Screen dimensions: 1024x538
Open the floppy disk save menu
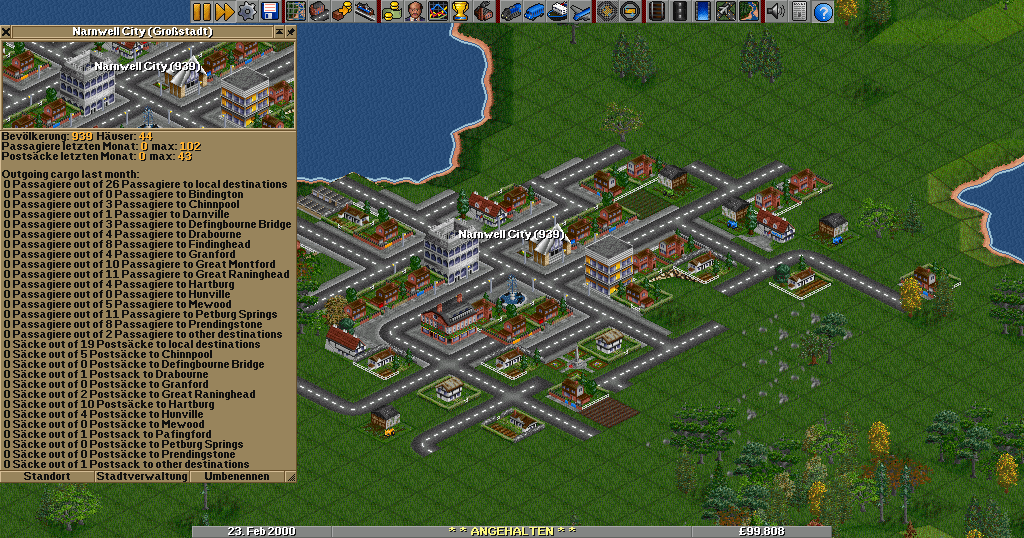tap(269, 12)
